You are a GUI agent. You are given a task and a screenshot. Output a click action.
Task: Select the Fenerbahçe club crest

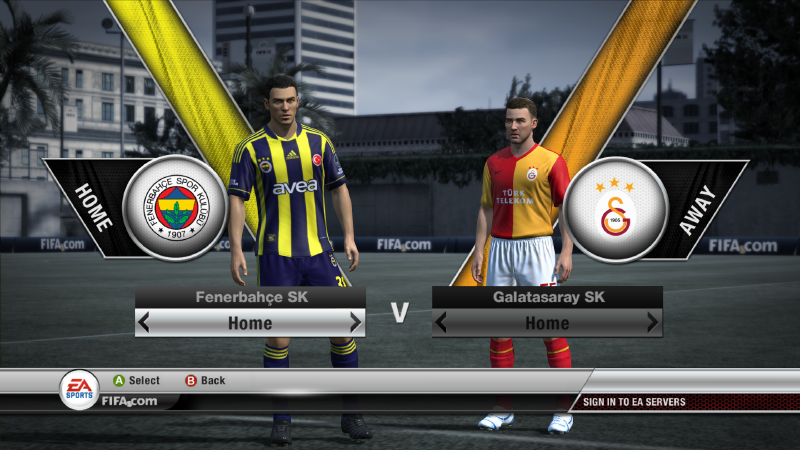coord(174,208)
